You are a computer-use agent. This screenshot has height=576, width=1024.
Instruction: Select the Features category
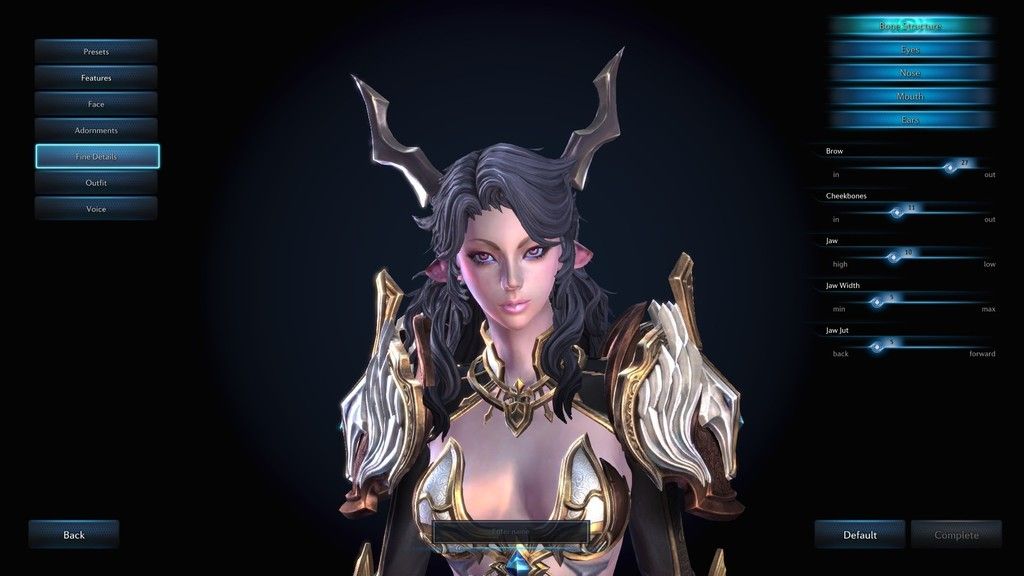(x=96, y=77)
